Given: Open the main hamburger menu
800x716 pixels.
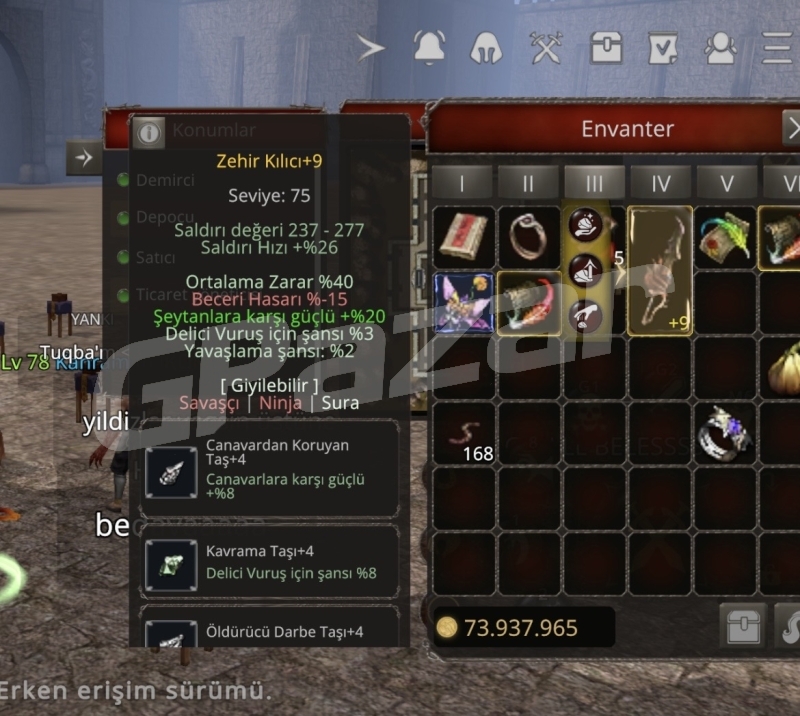Looking at the screenshot, I should point(777,47).
